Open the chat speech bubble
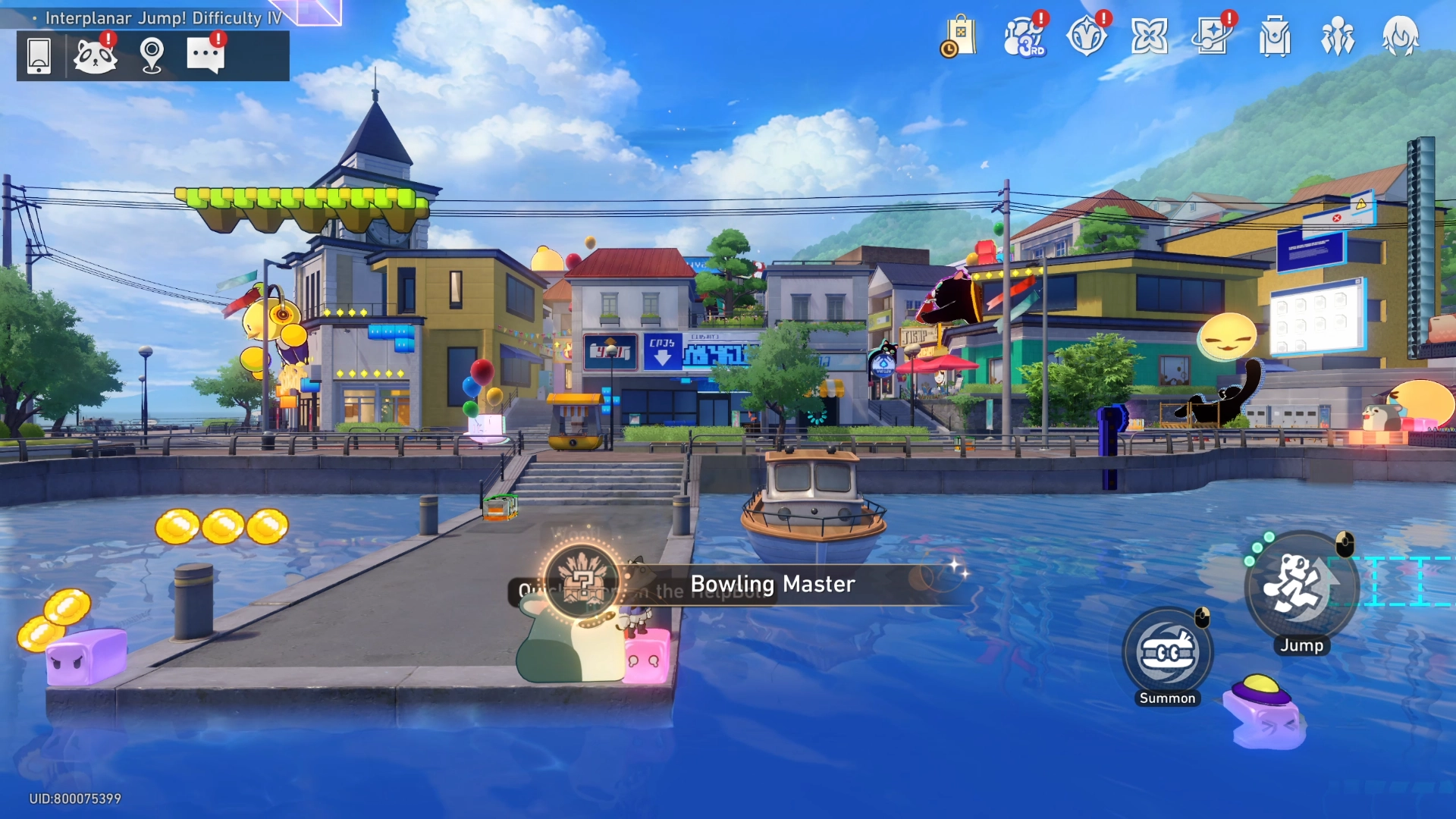 pyautogui.click(x=206, y=55)
